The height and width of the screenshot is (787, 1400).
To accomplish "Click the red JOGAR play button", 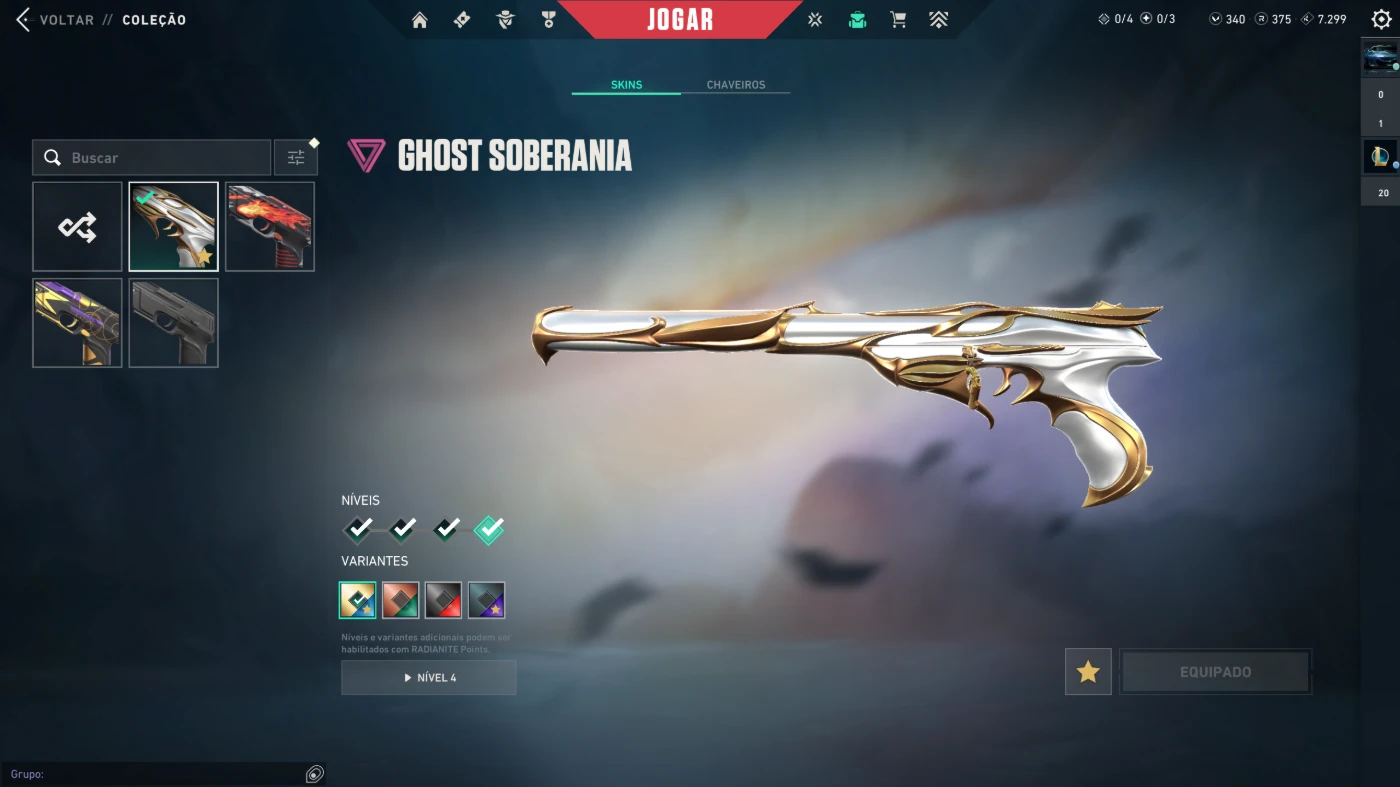I will click(680, 20).
